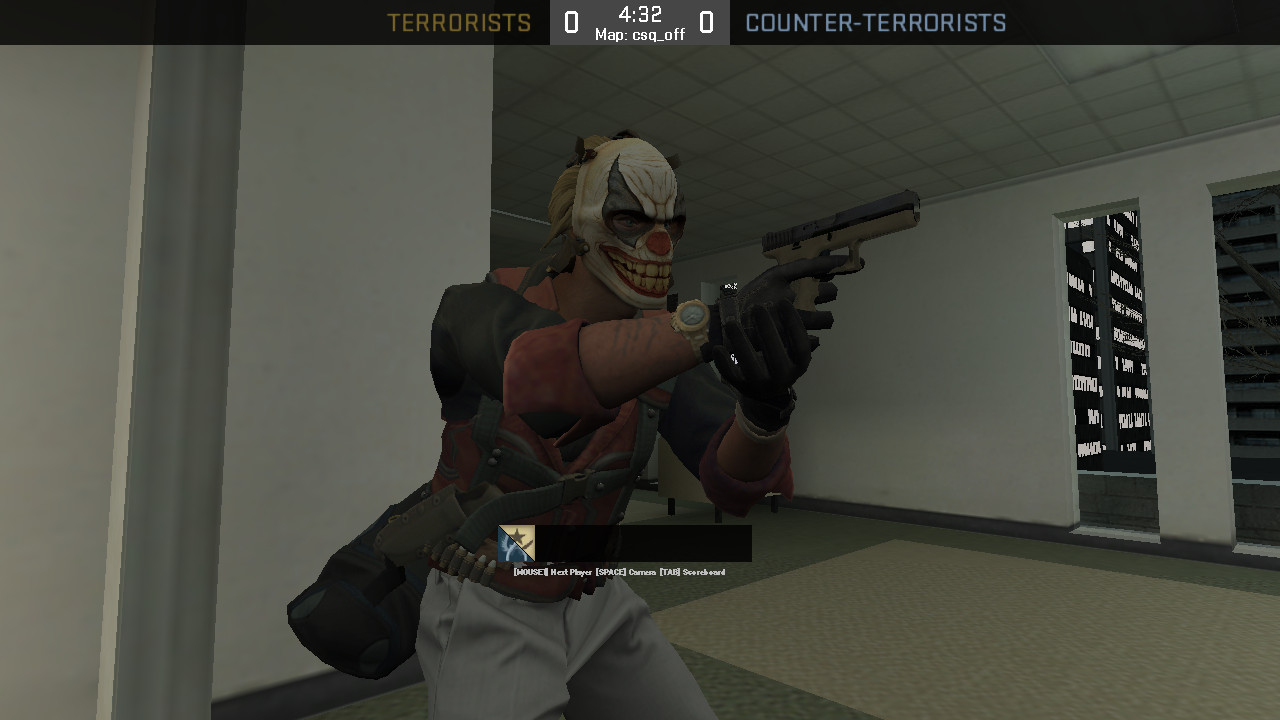Click the Terrorists score of 0
This screenshot has height=720, width=1280.
coord(571,21)
